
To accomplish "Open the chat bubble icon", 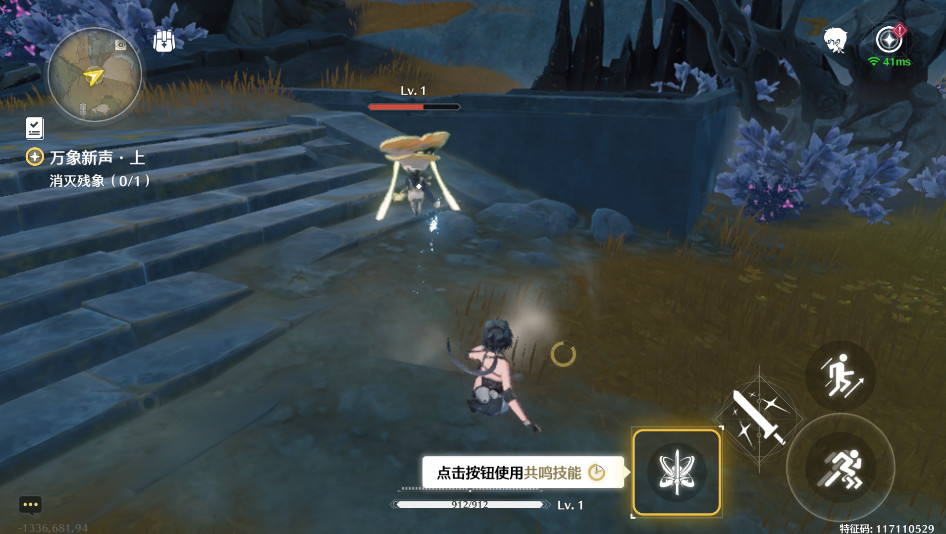I will tap(30, 505).
